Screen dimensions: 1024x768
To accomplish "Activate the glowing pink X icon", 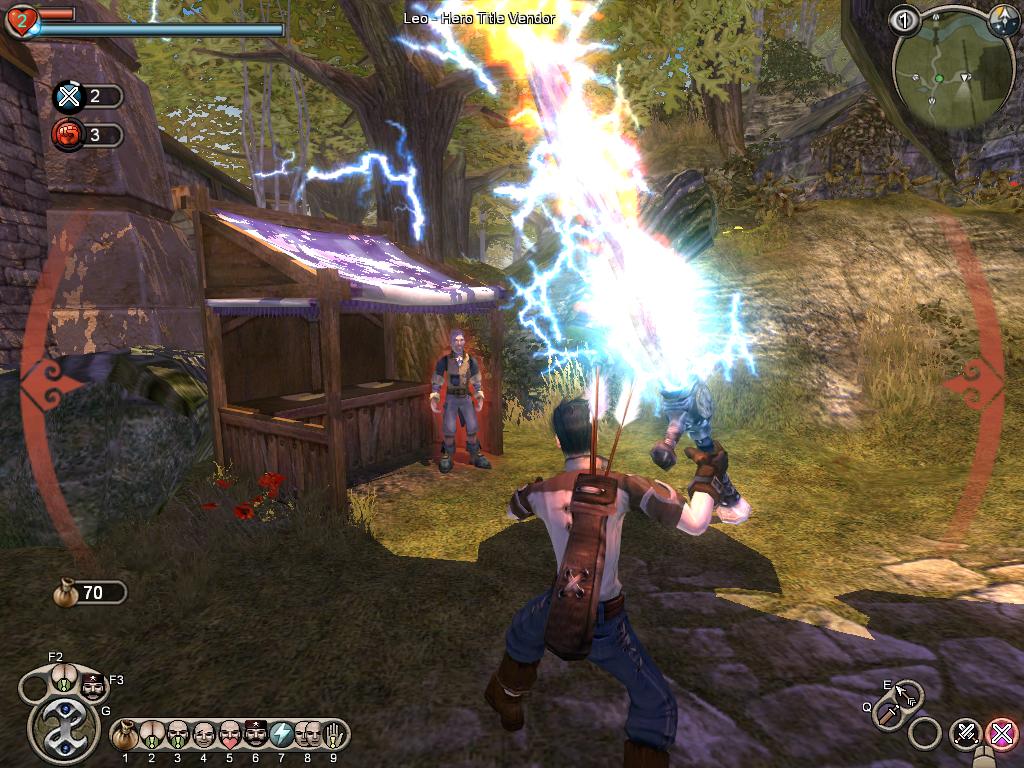I will tap(1001, 734).
